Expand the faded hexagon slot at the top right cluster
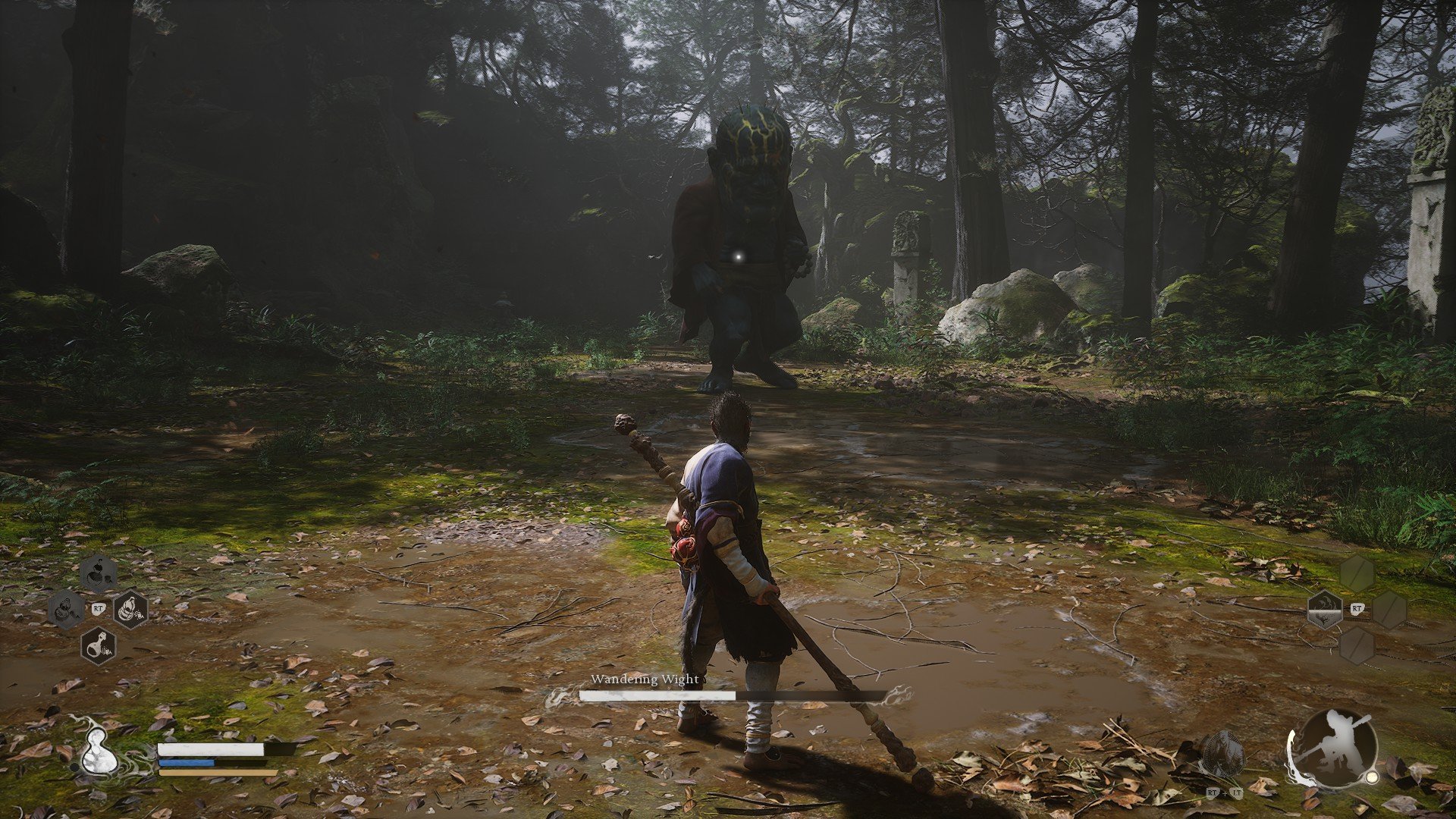This screenshot has height=819, width=1456. 1357,573
